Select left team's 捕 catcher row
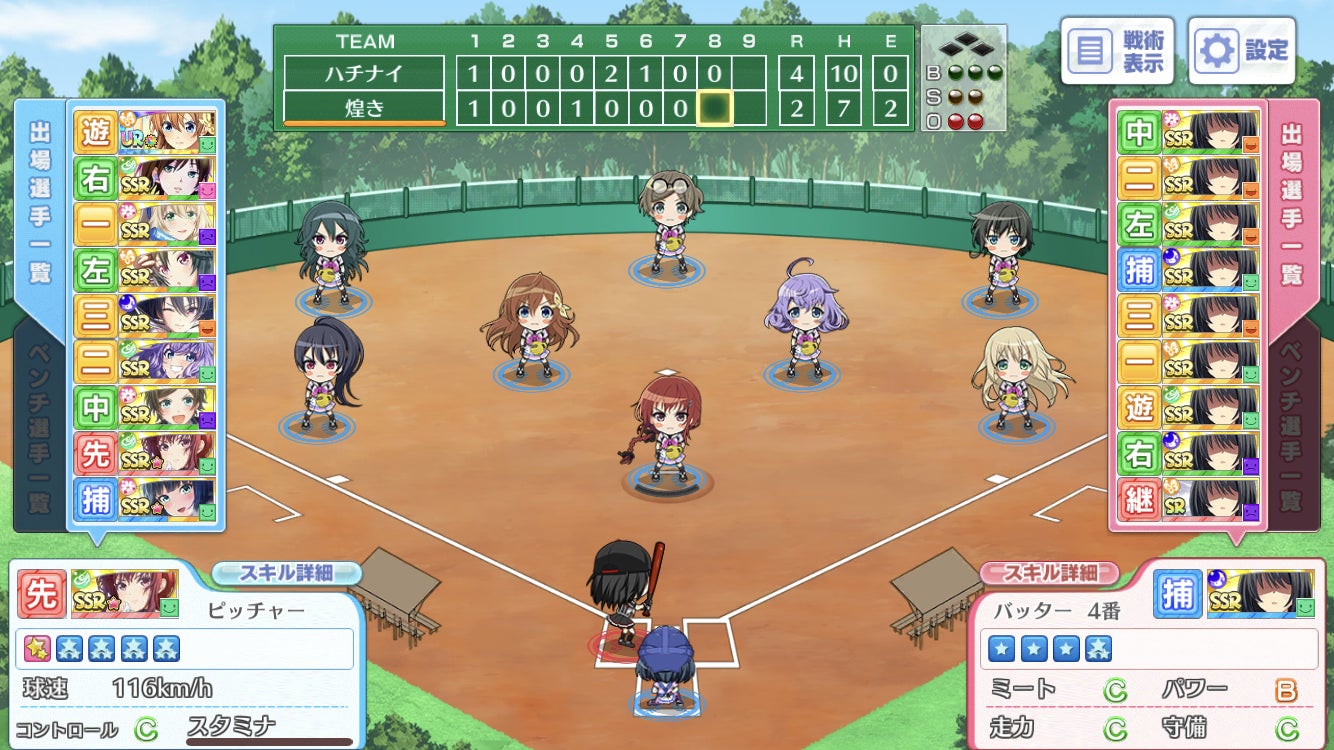Image resolution: width=1334 pixels, height=750 pixels. [145, 500]
